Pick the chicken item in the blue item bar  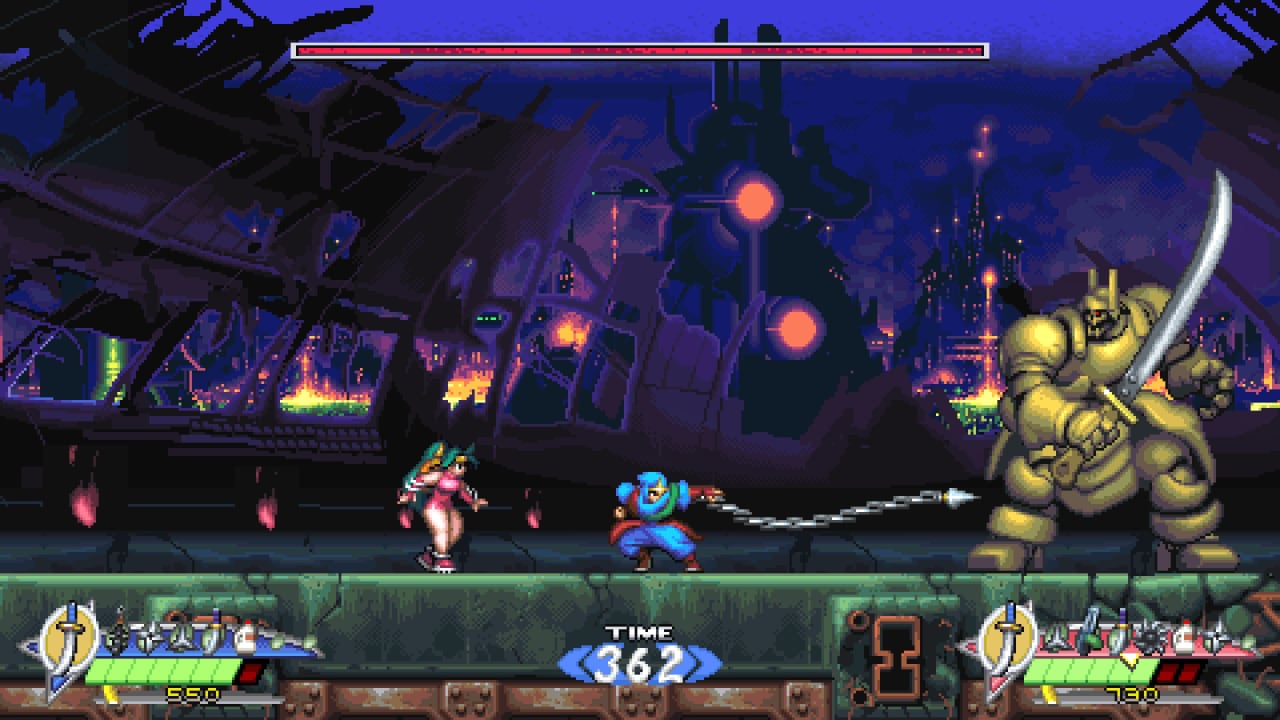pos(246,639)
